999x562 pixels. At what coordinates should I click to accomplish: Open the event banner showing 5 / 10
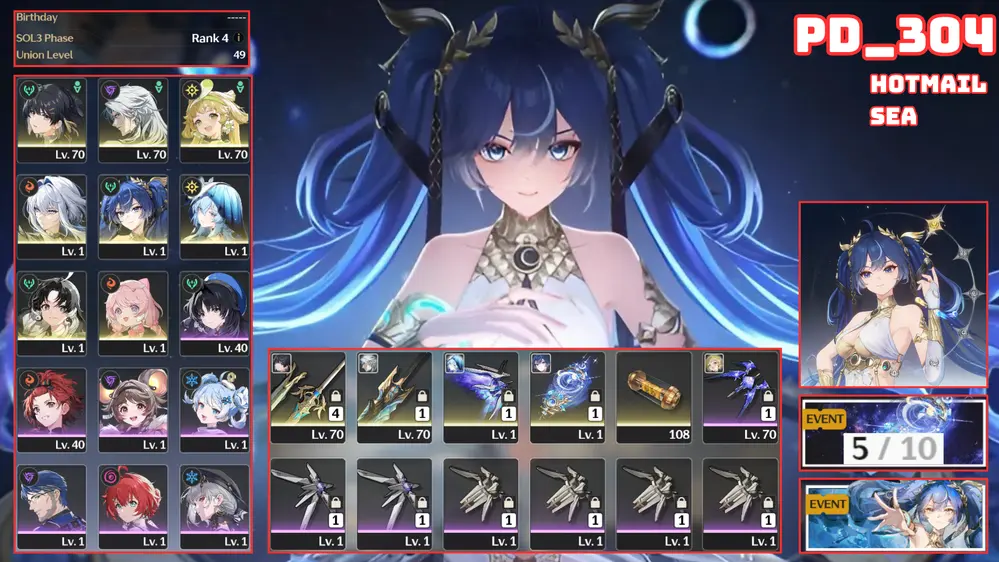click(894, 434)
